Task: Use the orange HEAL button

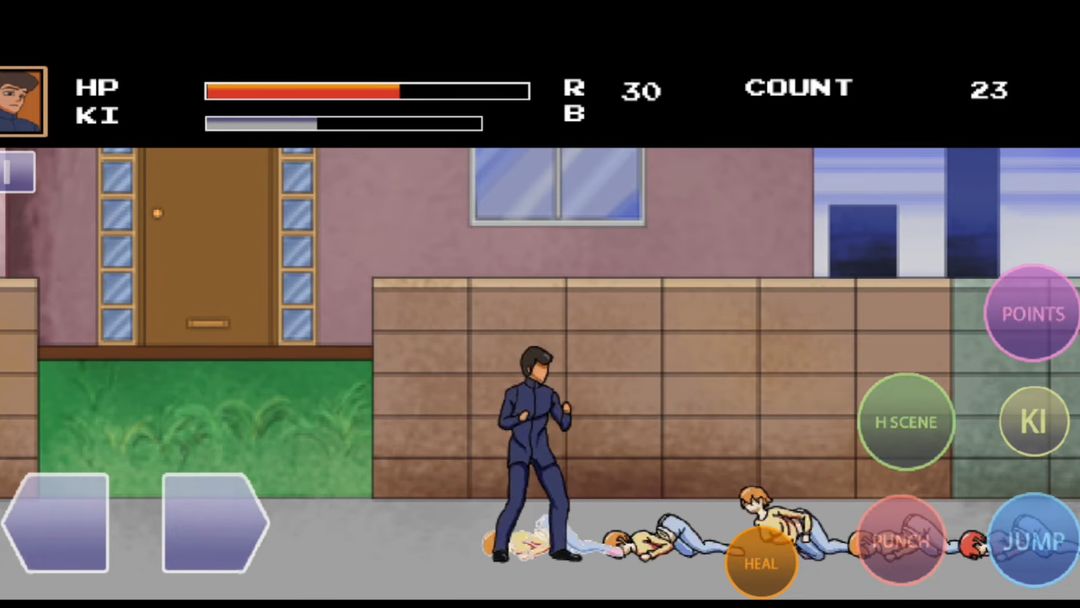Action: pyautogui.click(x=761, y=563)
